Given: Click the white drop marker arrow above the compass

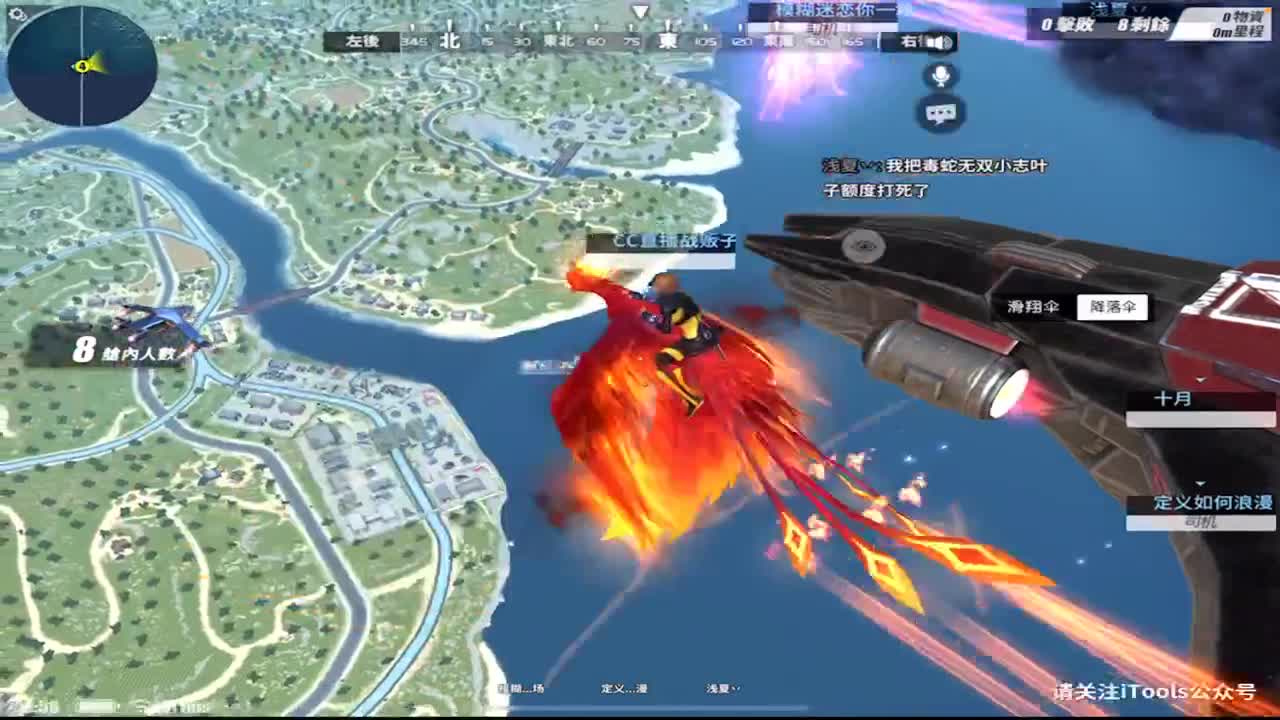Looking at the screenshot, I should [637, 13].
